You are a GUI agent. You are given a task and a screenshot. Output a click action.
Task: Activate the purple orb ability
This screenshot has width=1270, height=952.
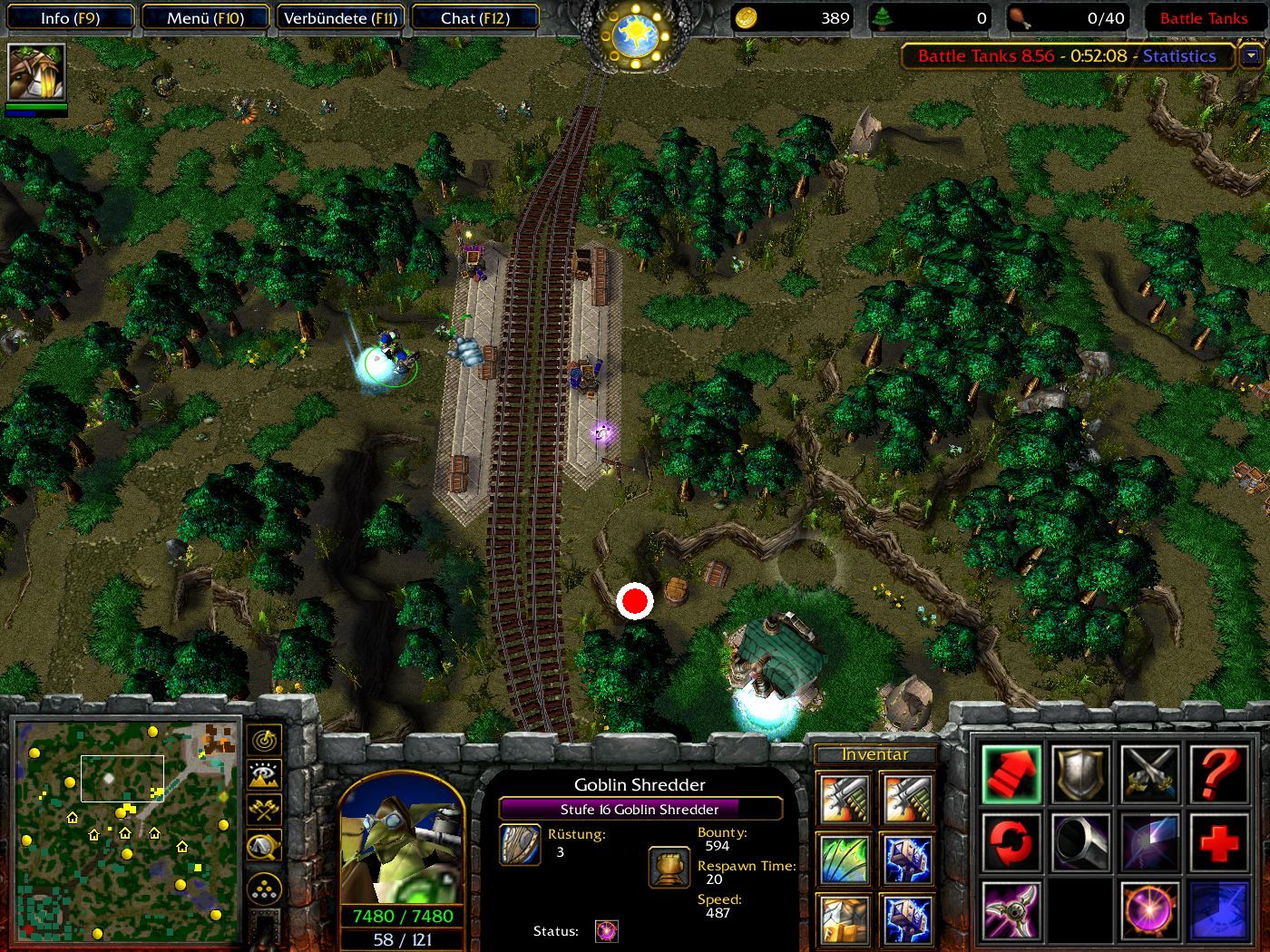coord(1149,910)
